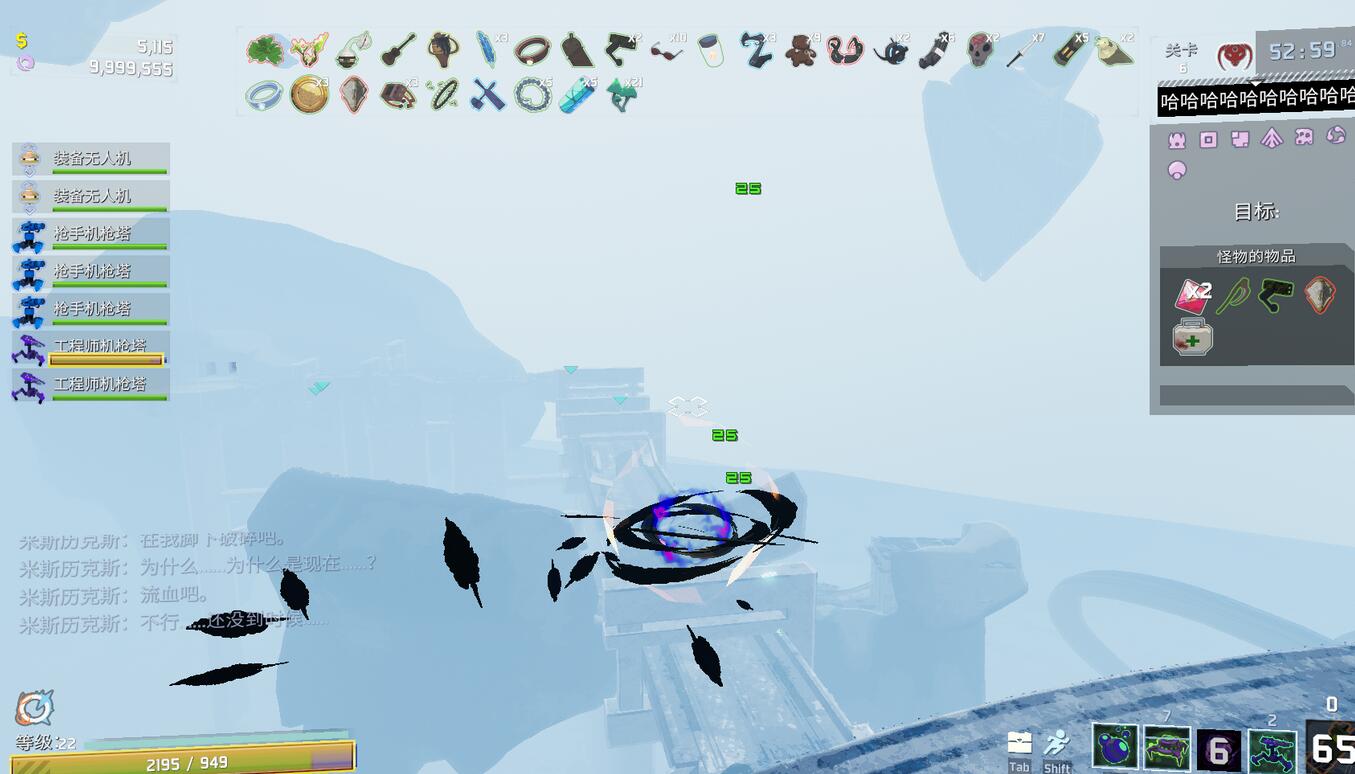
Task: Click the crossed wrenches item icon
Action: pyautogui.click(x=488, y=95)
